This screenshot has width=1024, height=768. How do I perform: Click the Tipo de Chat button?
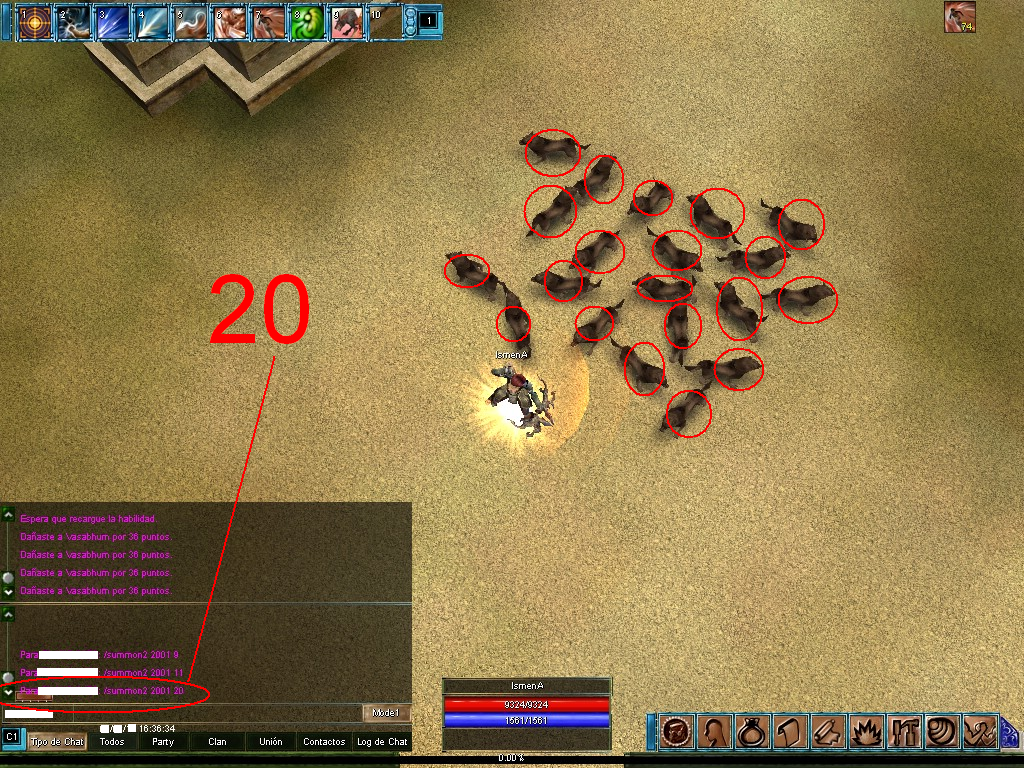[57, 742]
